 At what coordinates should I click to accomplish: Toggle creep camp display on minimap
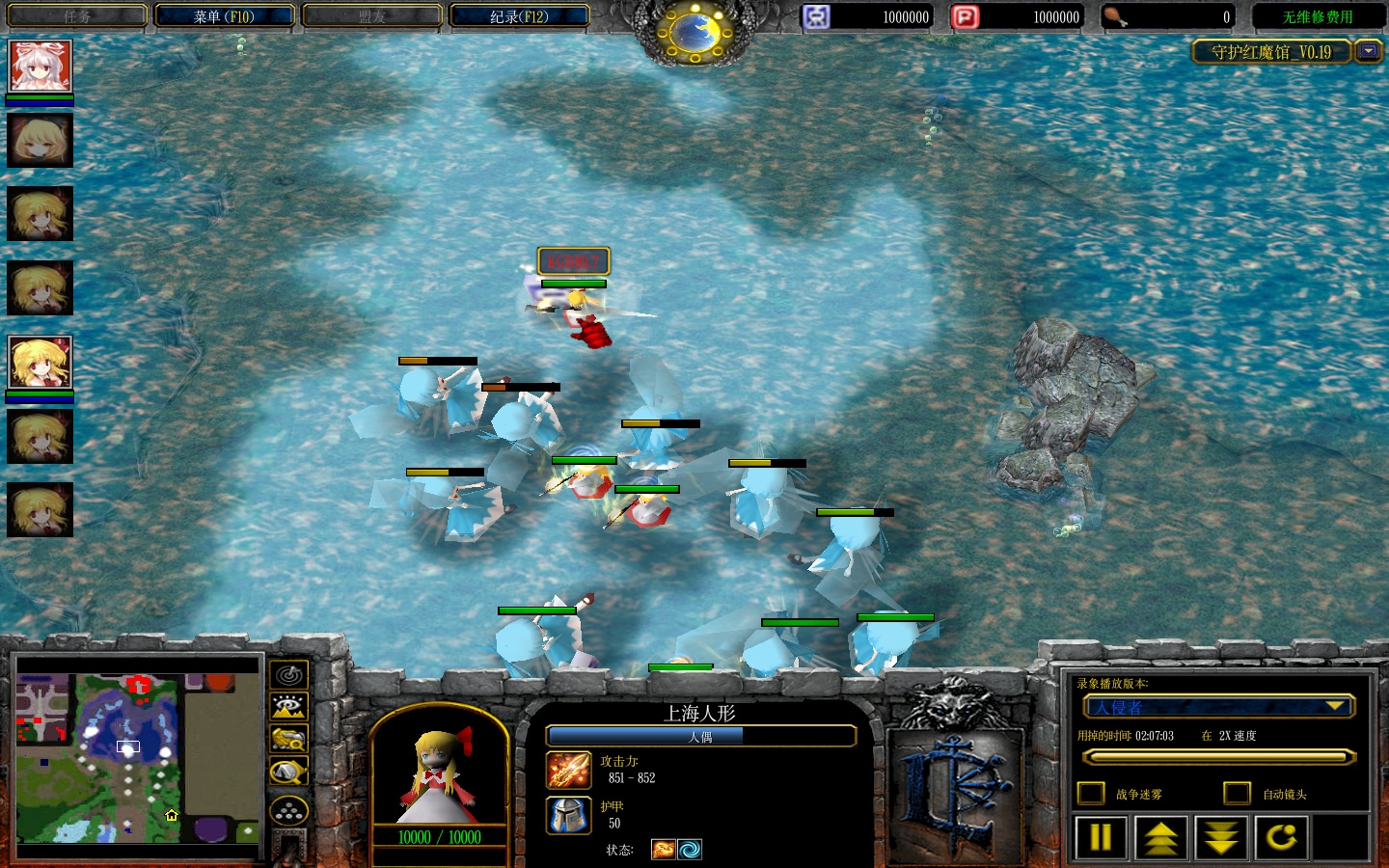[x=288, y=772]
